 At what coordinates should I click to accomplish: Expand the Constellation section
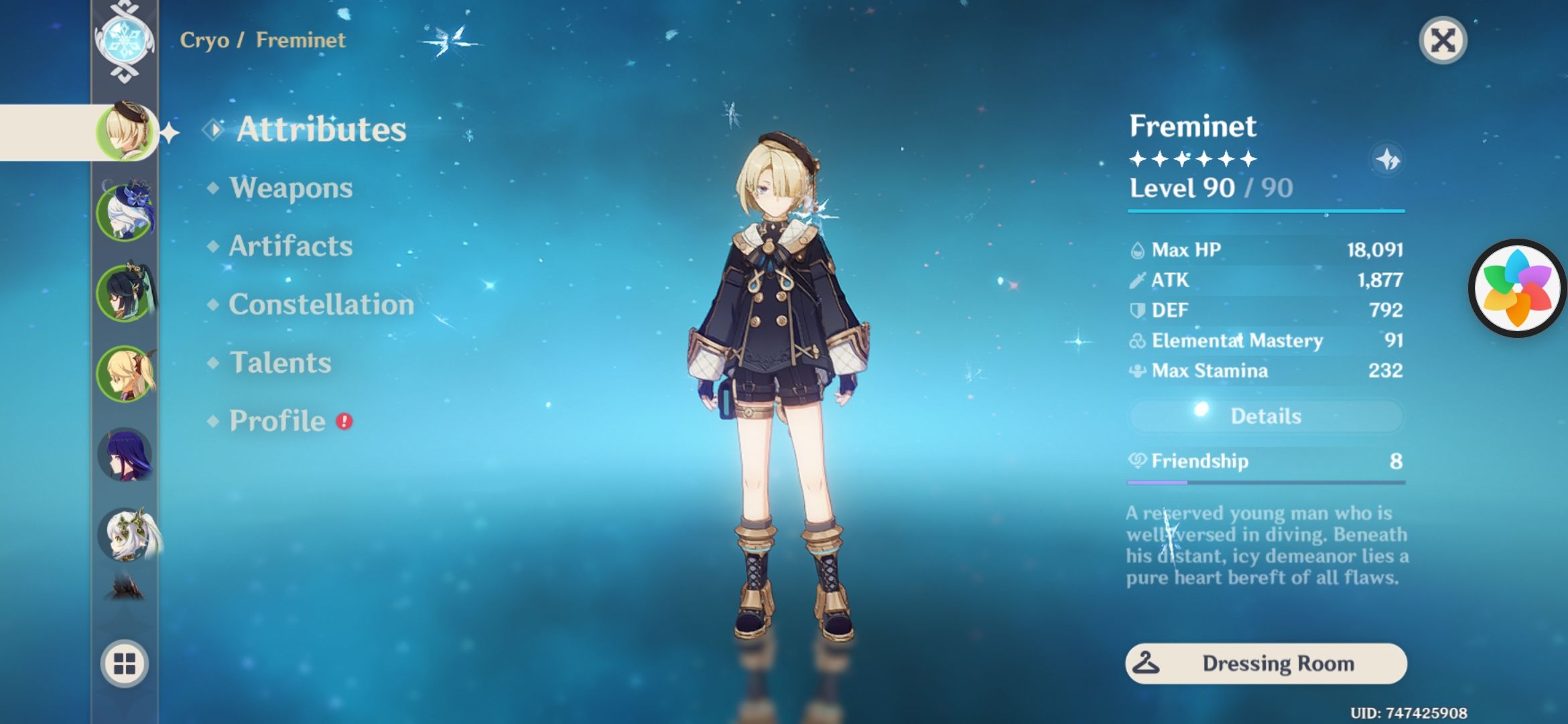pos(319,304)
